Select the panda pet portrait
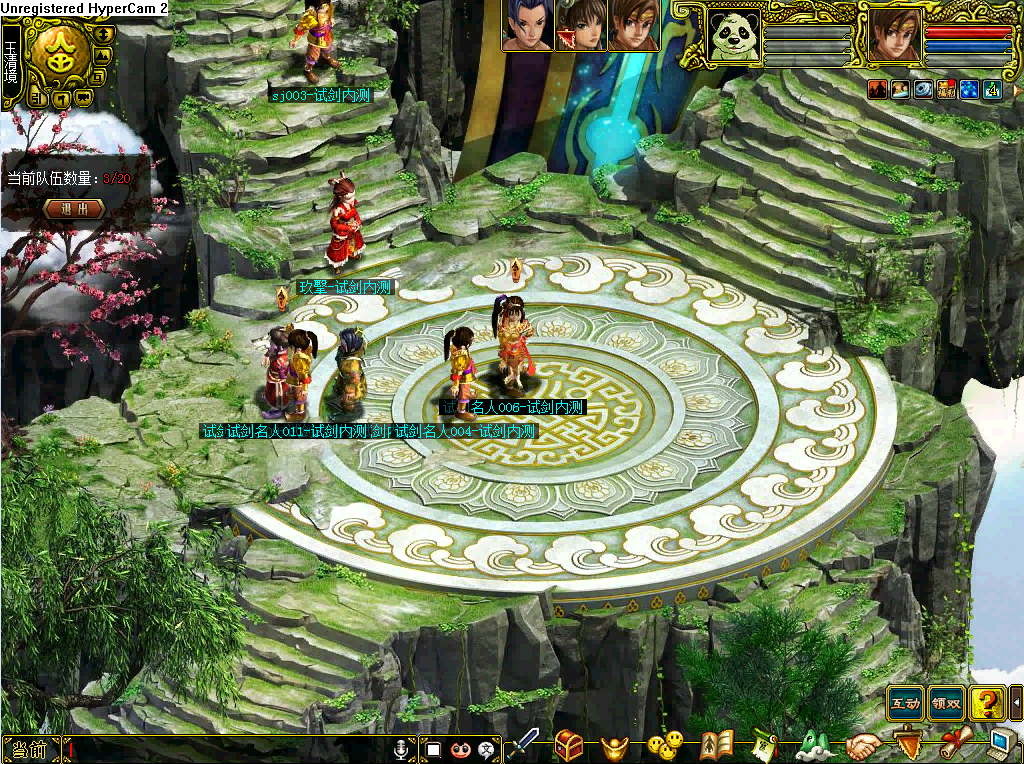The height and width of the screenshot is (764, 1024). pyautogui.click(x=734, y=35)
